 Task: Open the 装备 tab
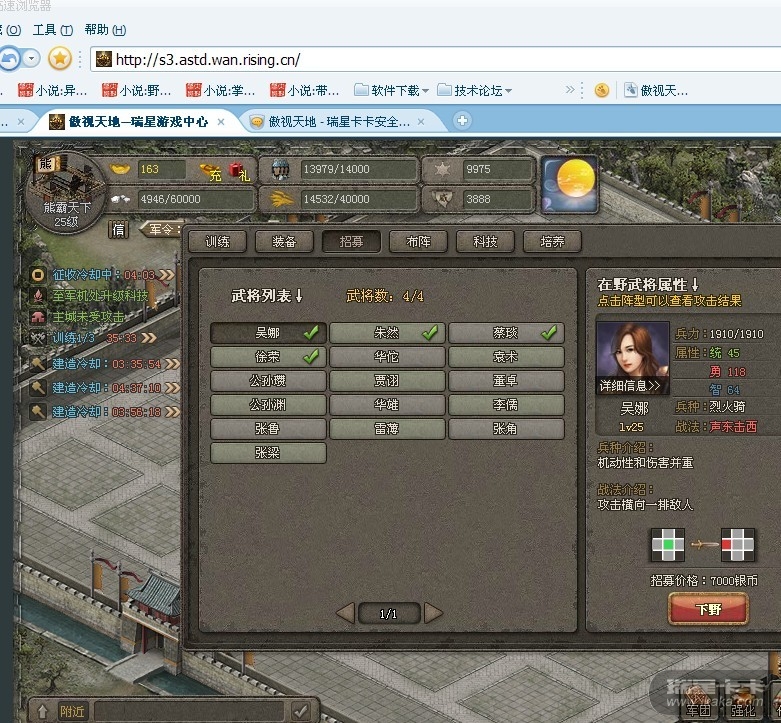(284, 241)
